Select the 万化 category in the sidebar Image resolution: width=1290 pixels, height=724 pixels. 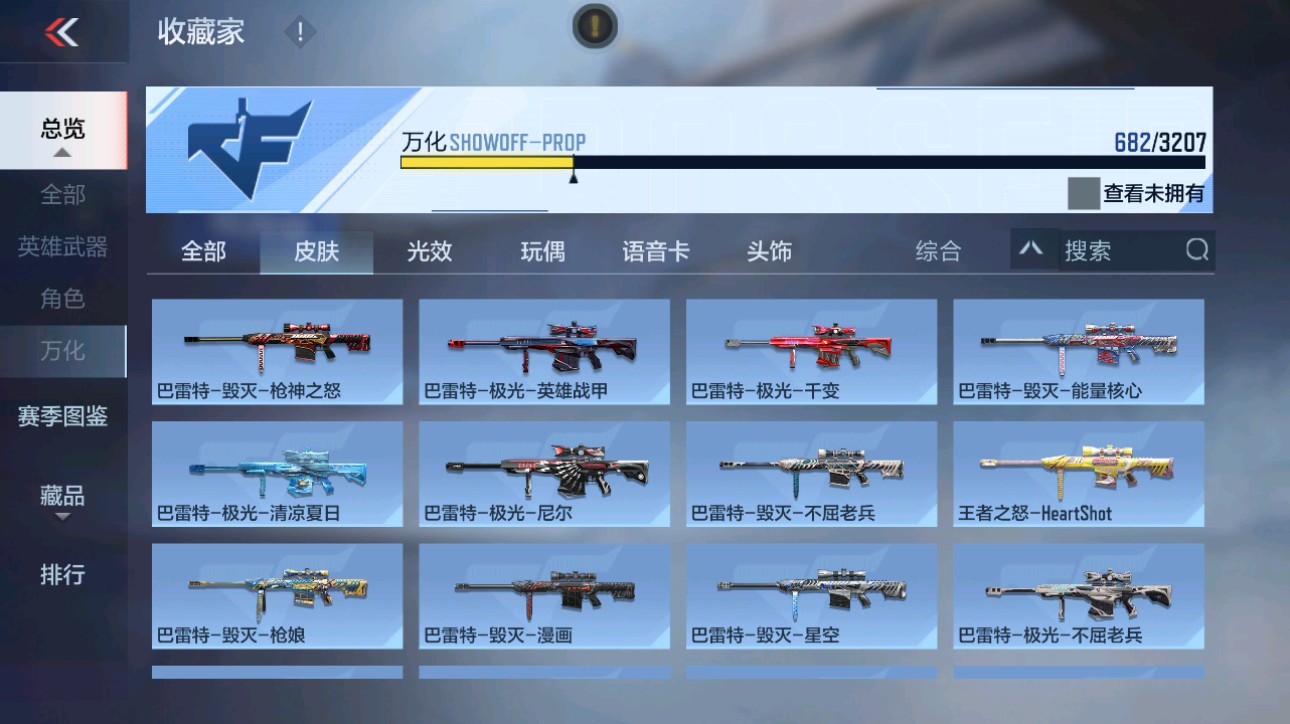tap(62, 351)
